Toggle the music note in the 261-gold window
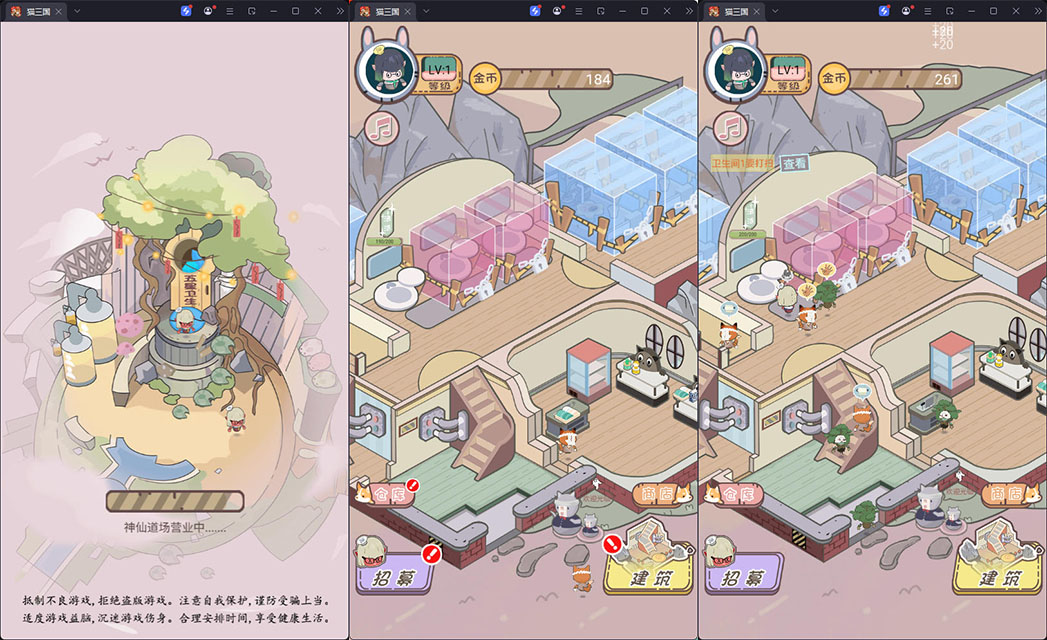 (731, 126)
